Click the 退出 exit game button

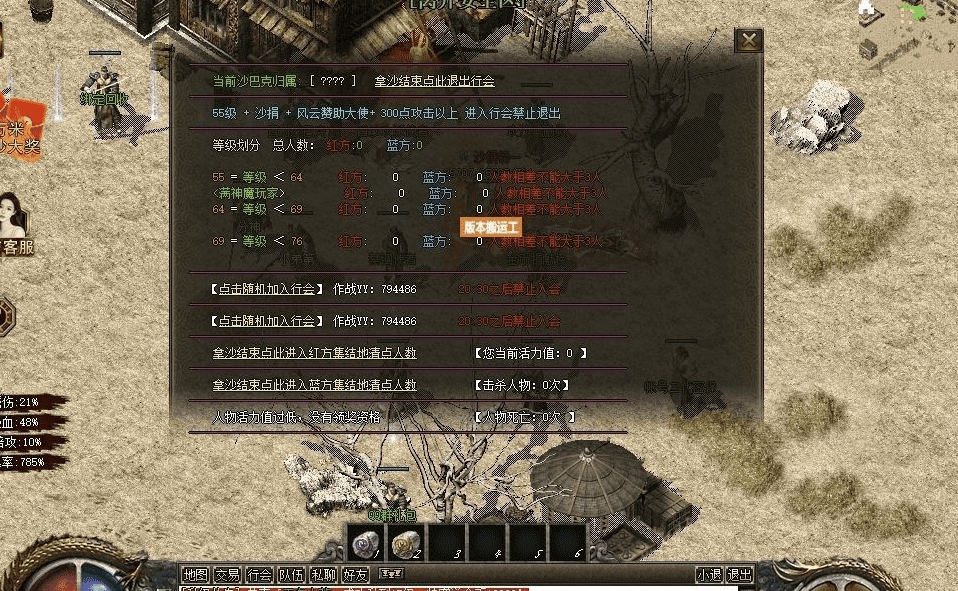point(739,575)
